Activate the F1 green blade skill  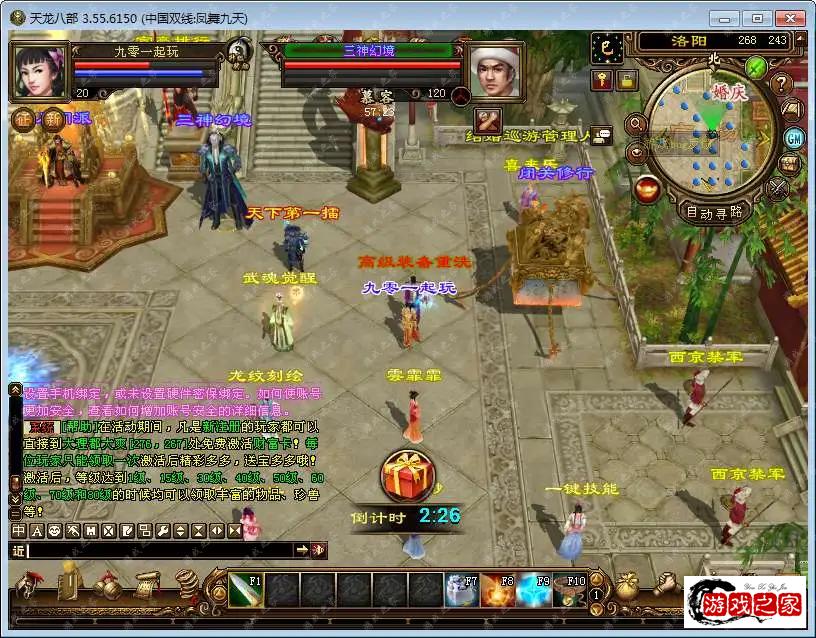click(x=246, y=589)
